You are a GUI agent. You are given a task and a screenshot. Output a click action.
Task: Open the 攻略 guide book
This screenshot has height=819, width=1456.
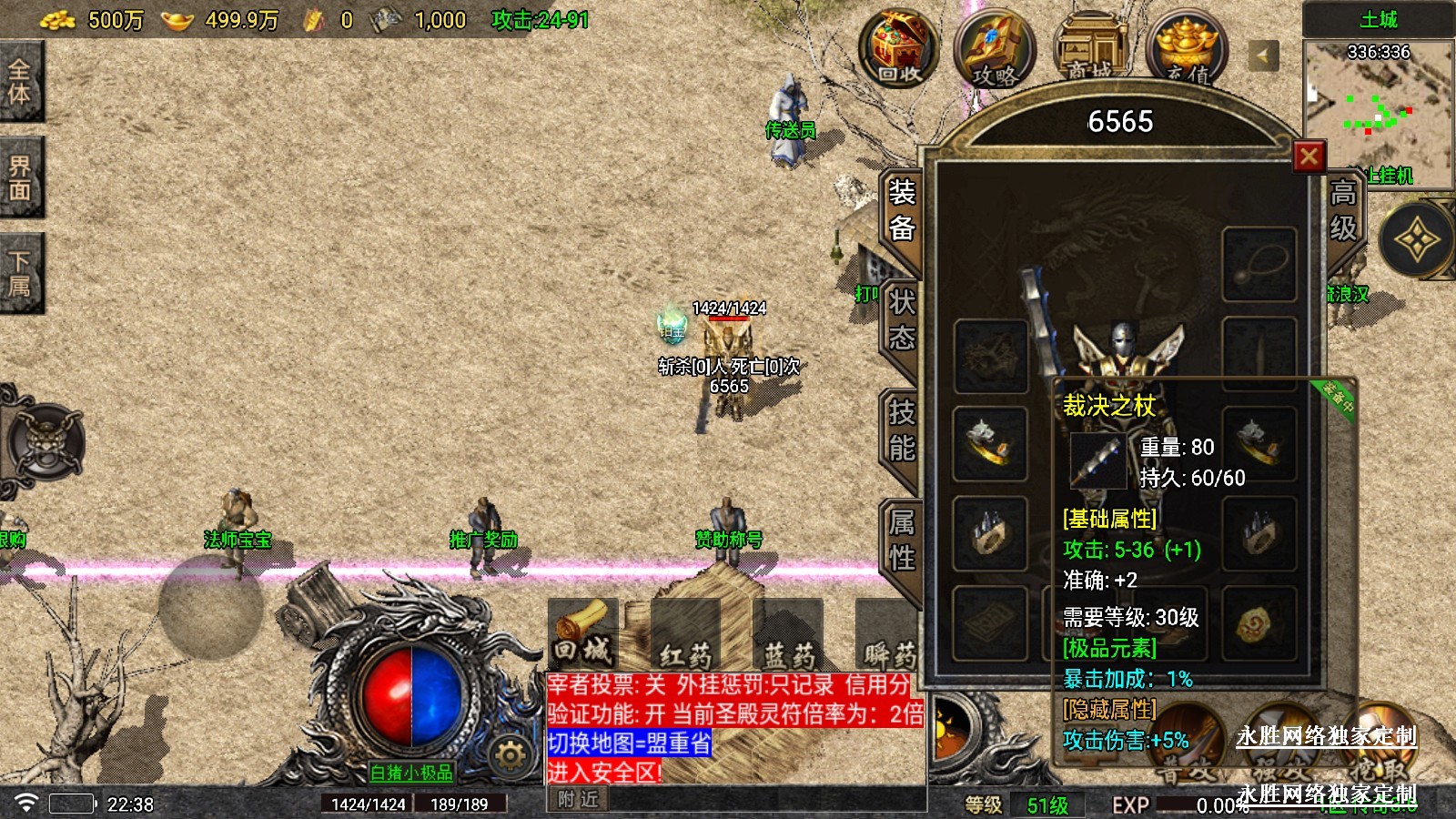pyautogui.click(x=994, y=50)
